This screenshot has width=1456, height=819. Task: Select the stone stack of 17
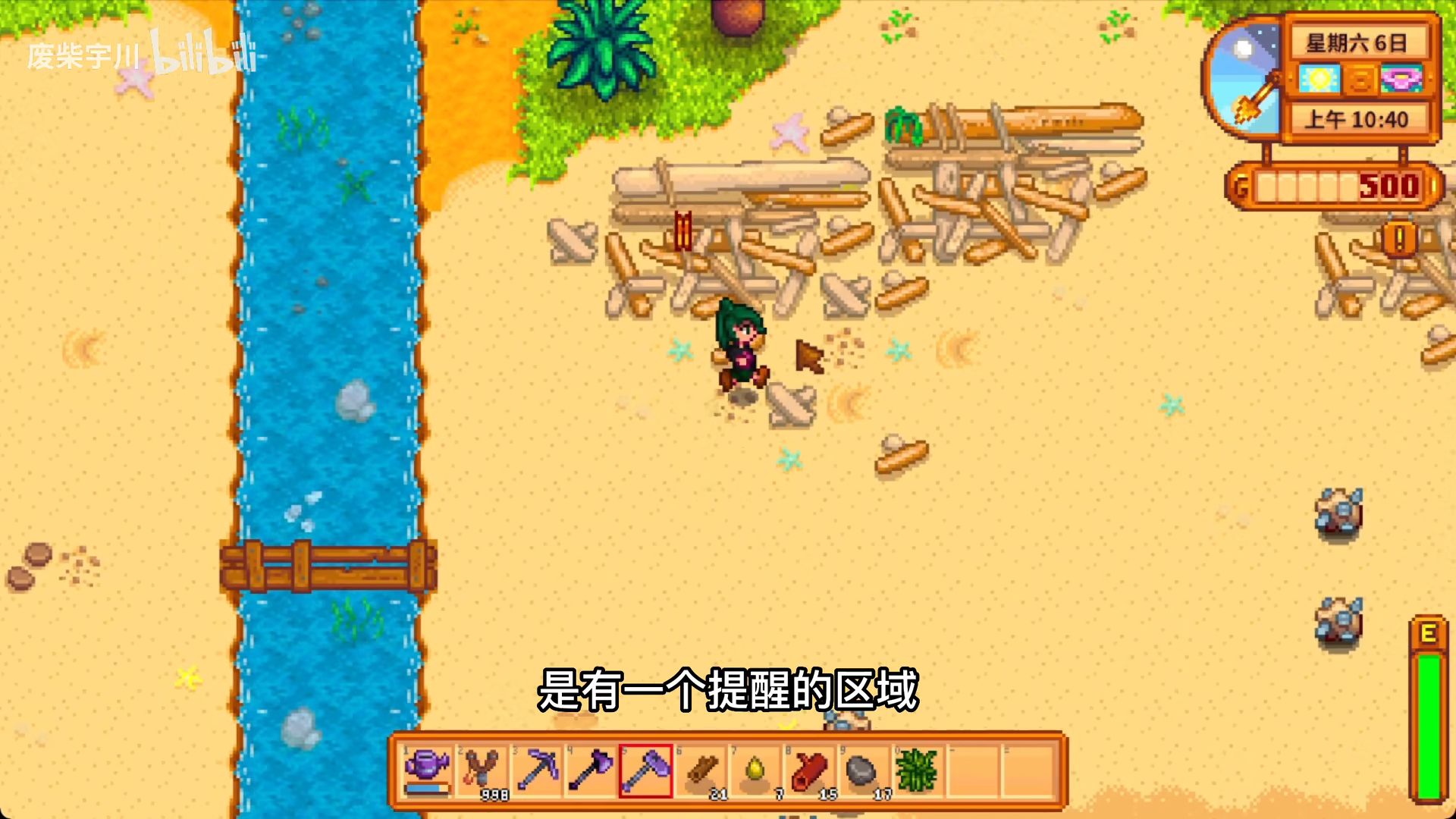point(862,770)
